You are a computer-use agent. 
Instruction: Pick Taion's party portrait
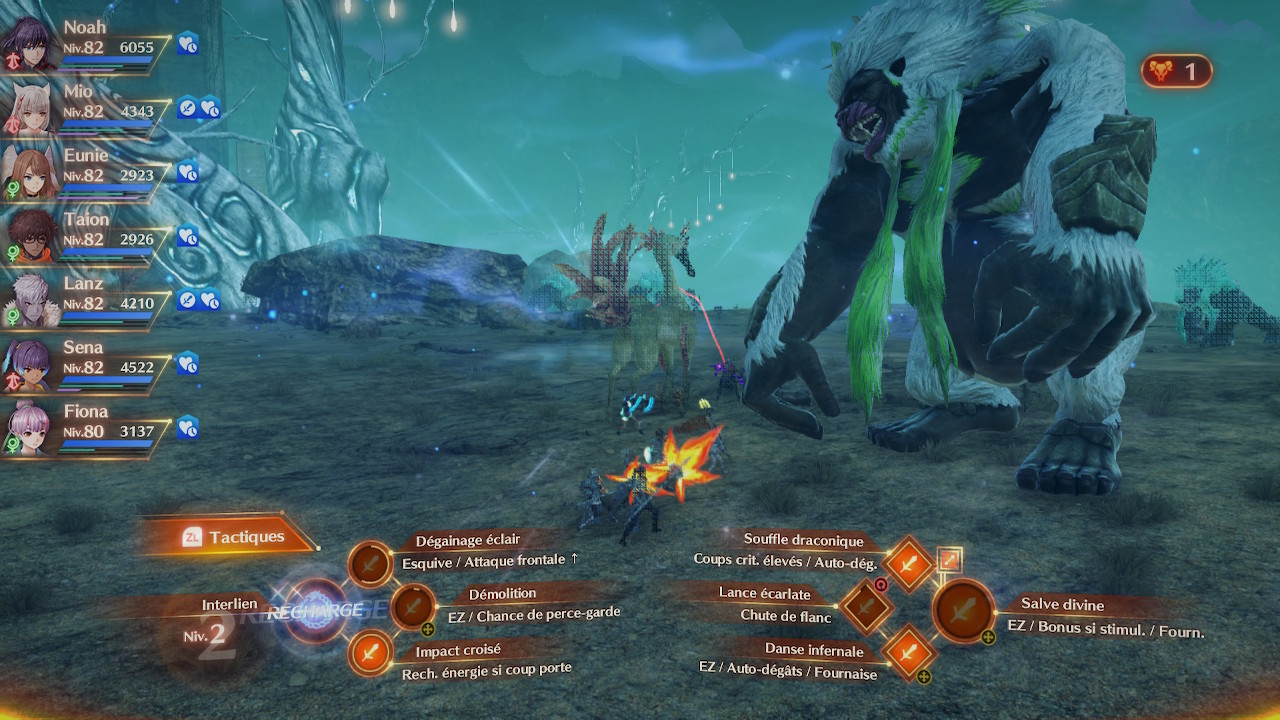(27, 234)
